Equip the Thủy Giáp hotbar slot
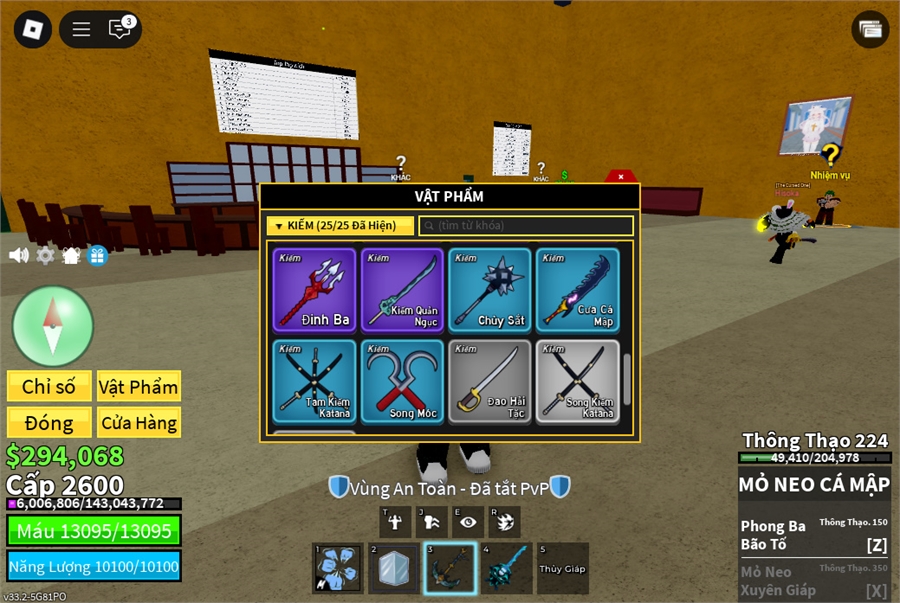Screen dimensions: 900x603 click(x=563, y=568)
